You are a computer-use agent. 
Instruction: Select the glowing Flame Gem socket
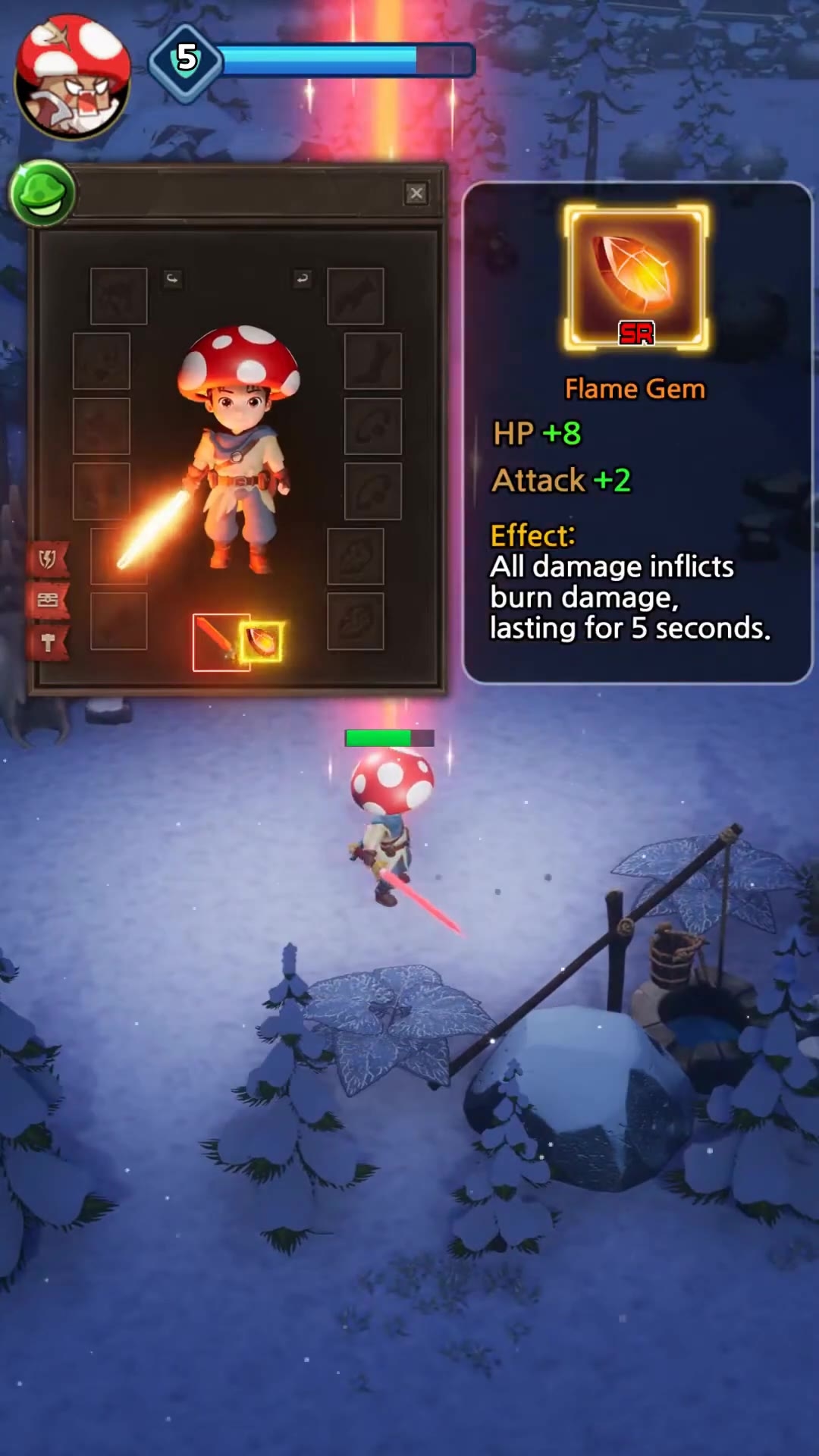click(x=262, y=642)
